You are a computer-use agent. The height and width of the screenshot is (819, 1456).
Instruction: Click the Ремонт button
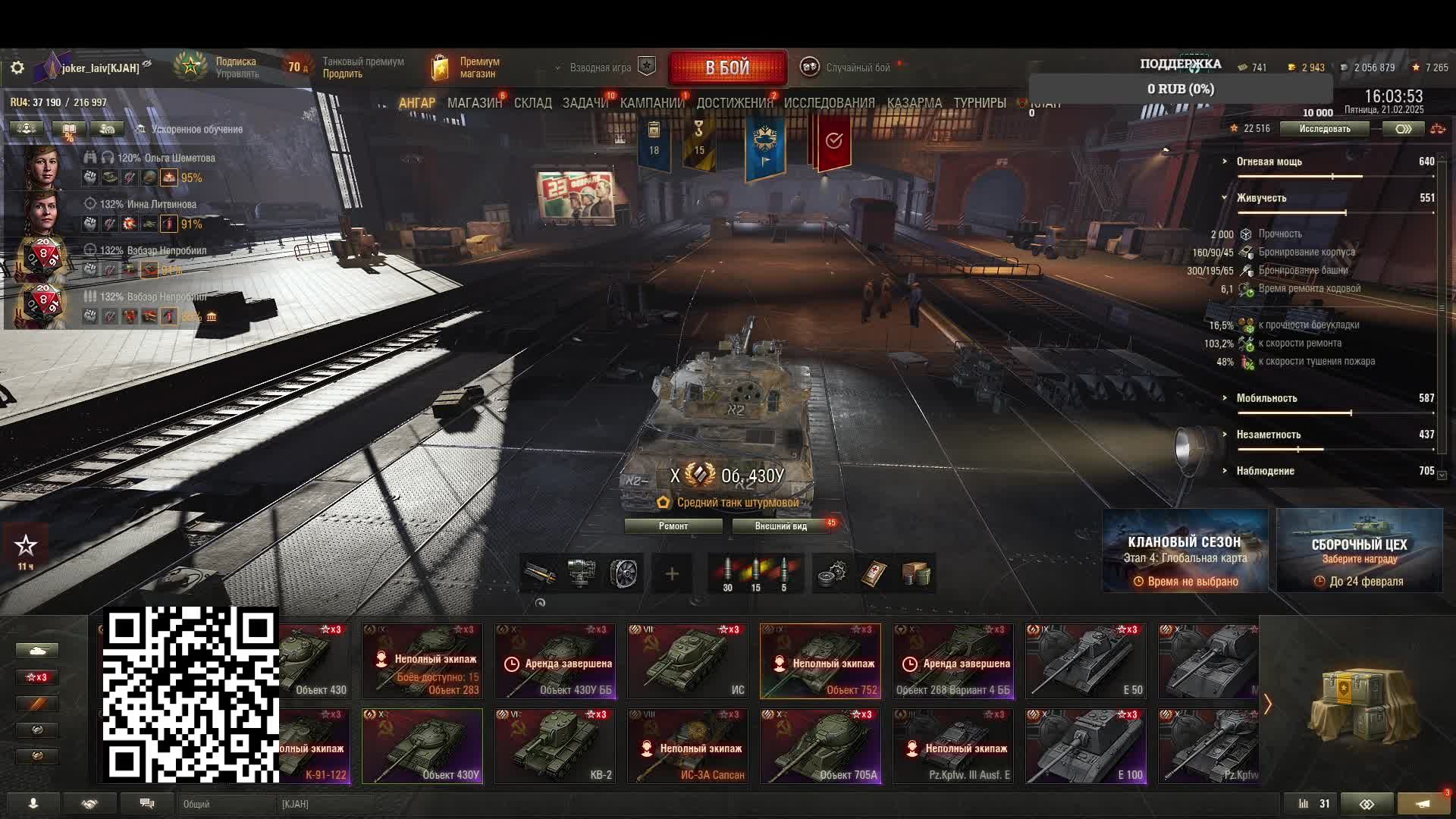673,526
